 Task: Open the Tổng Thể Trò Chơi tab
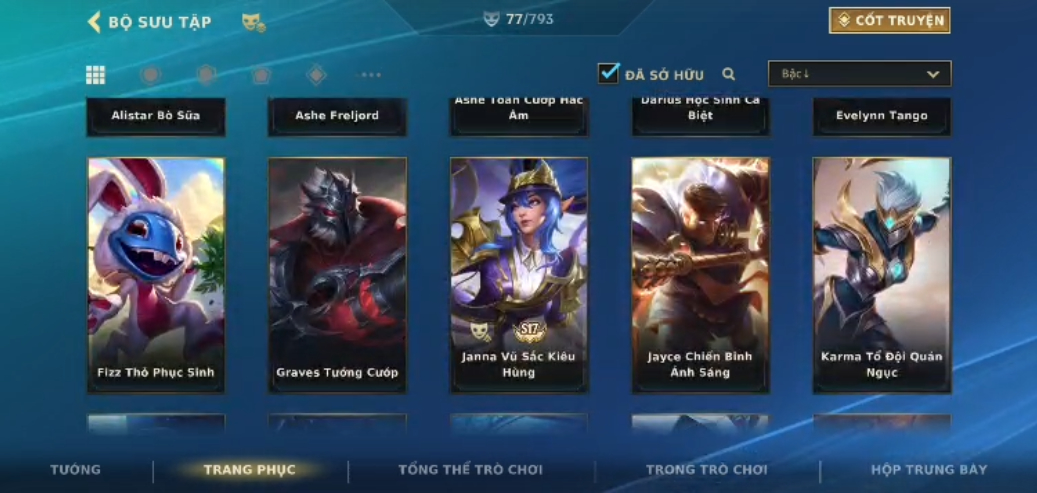pyautogui.click(x=470, y=469)
